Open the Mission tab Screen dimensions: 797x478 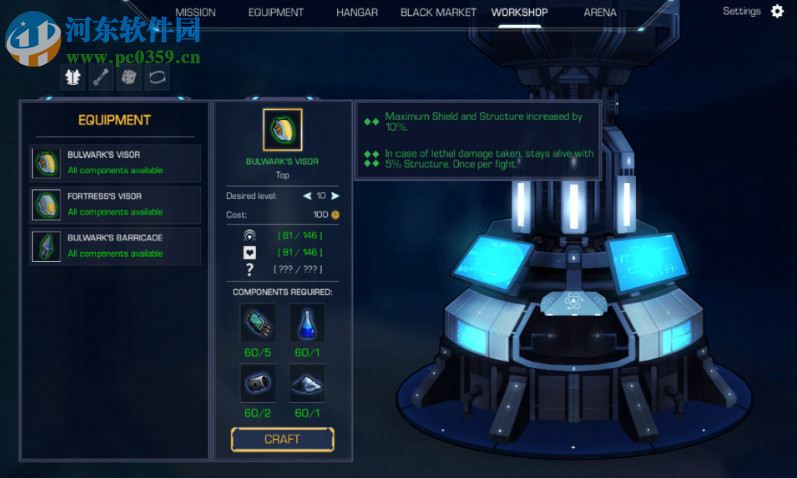coord(195,13)
